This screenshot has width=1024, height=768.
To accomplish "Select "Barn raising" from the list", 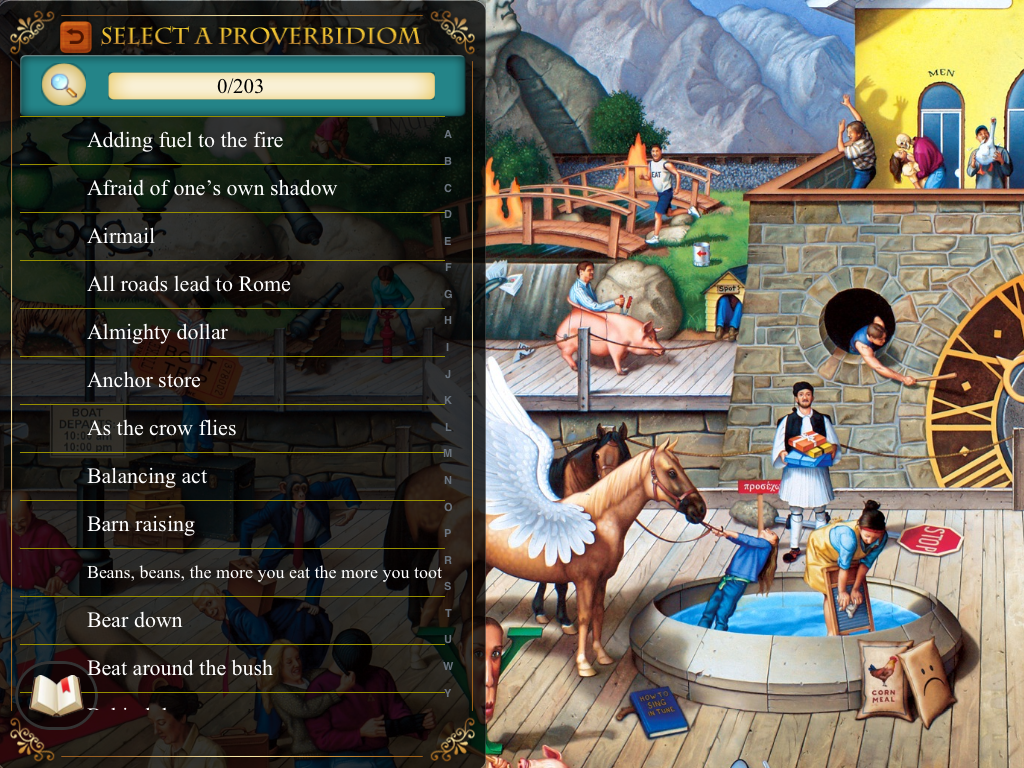I will 141,525.
